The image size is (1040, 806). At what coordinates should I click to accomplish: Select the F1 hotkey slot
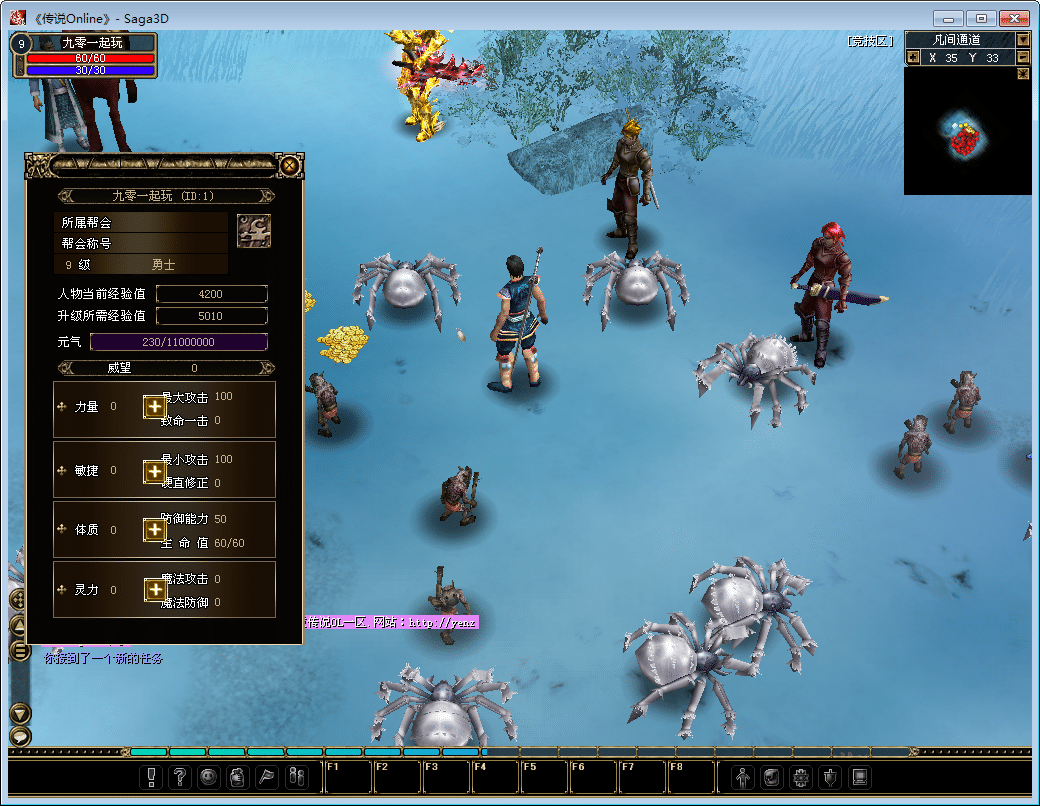347,778
